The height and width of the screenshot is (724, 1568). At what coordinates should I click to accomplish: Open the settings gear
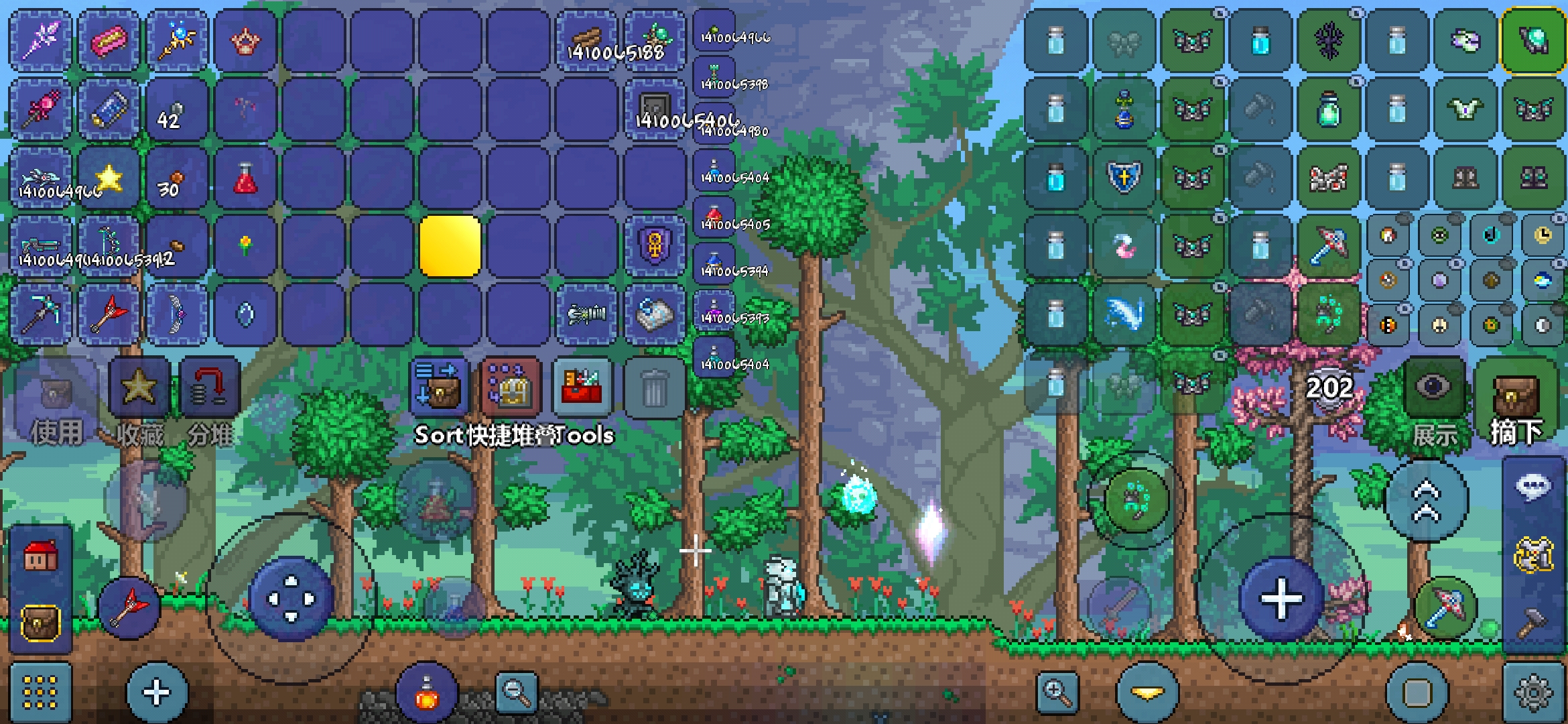point(1533,692)
